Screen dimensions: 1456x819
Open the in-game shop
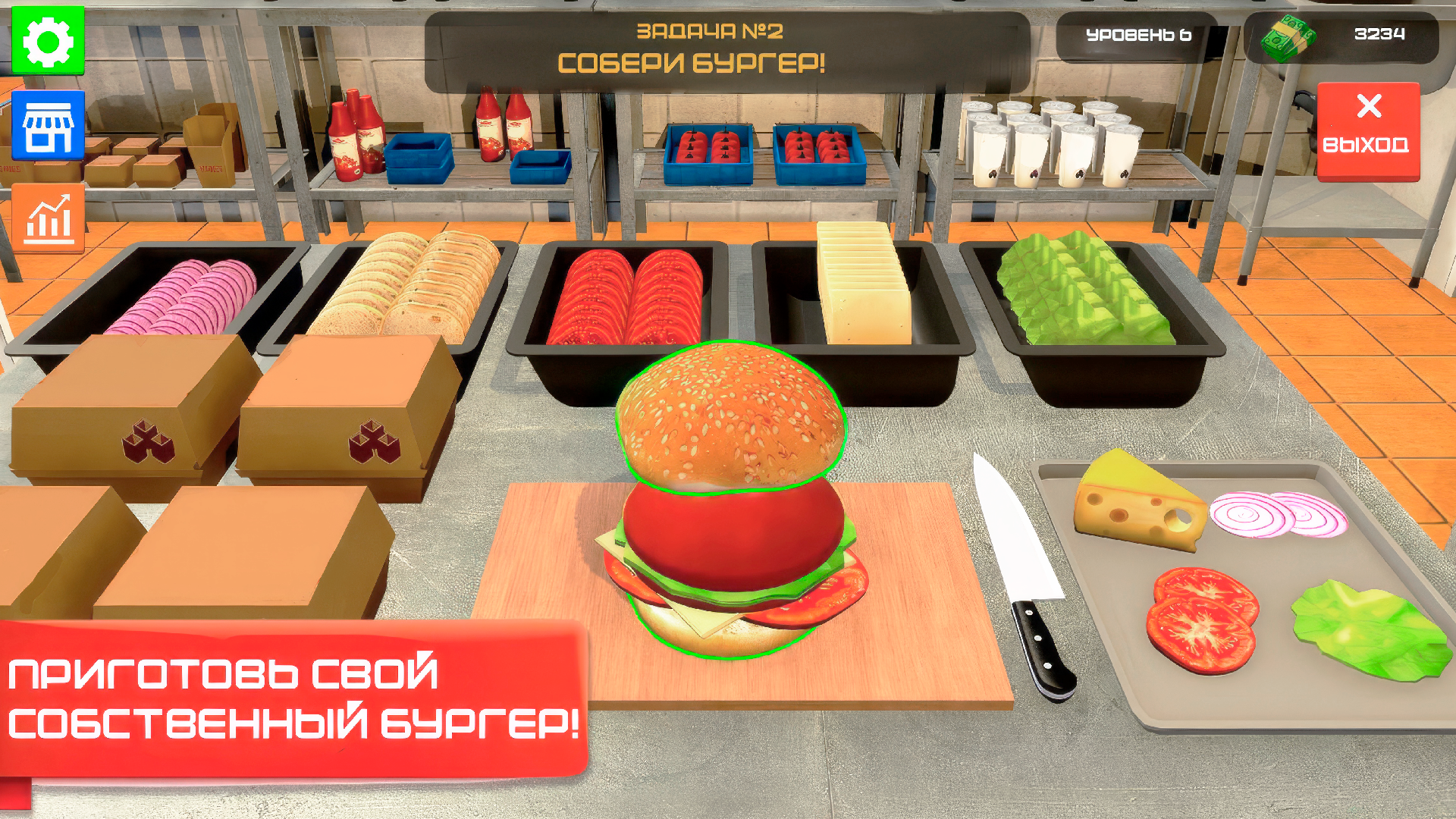[x=47, y=127]
